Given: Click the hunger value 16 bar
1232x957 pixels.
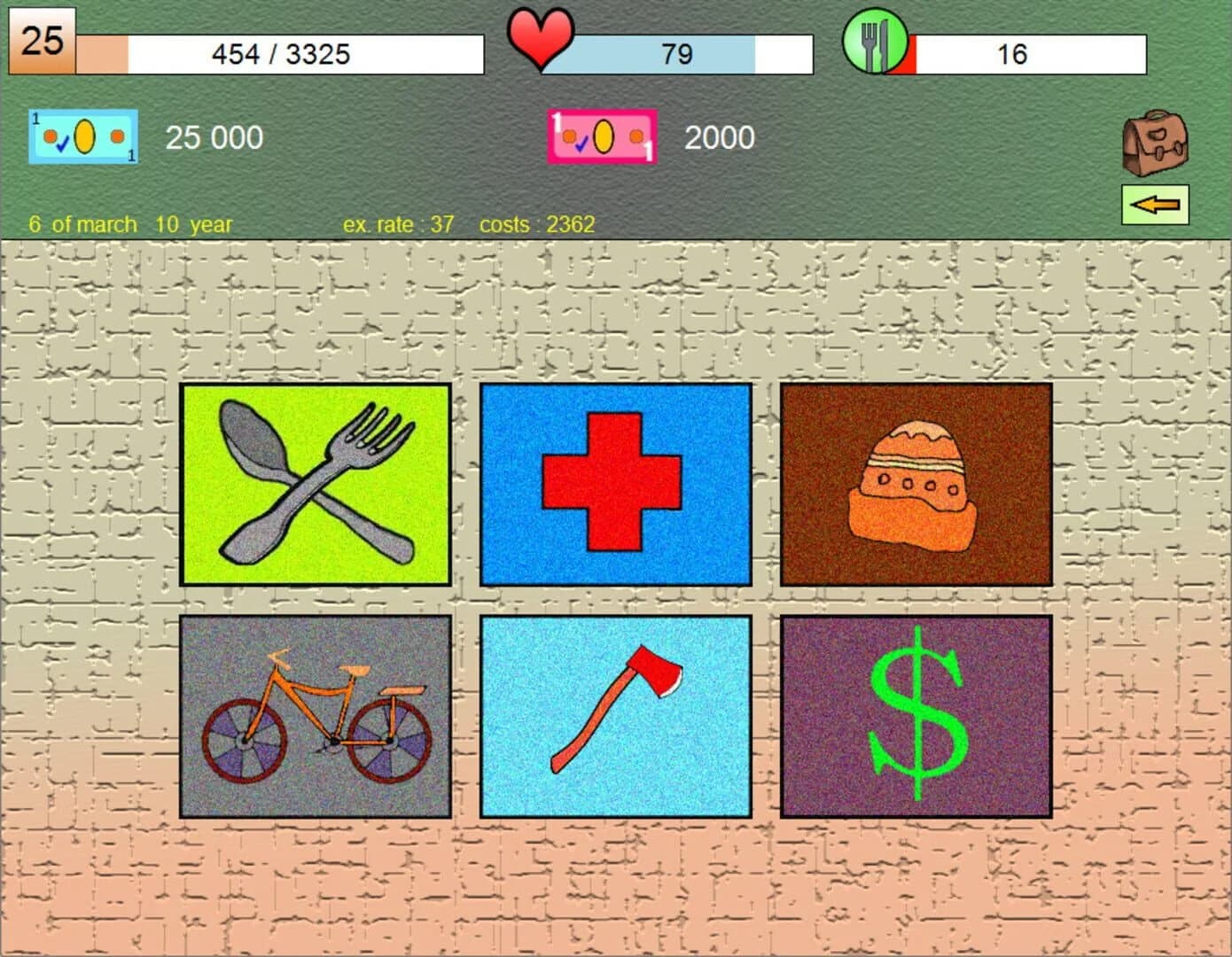Looking at the screenshot, I should pyautogui.click(x=1015, y=54).
